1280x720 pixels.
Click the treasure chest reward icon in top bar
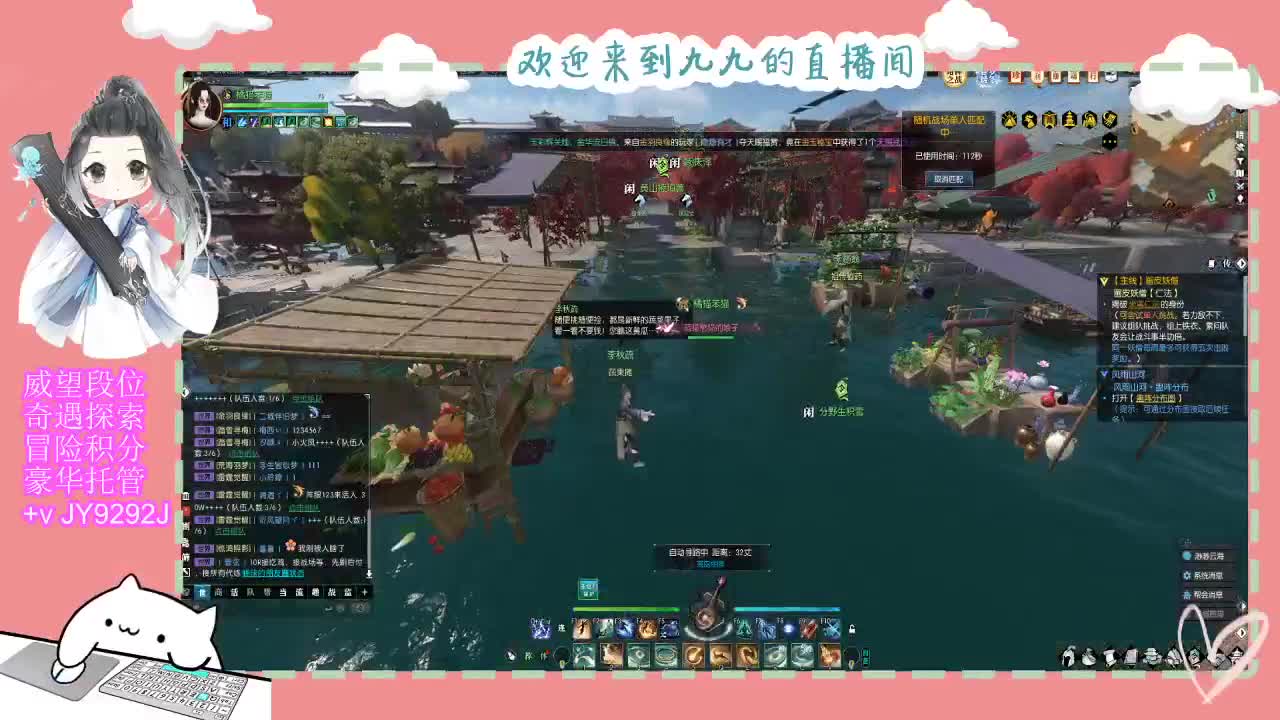coord(1049,120)
